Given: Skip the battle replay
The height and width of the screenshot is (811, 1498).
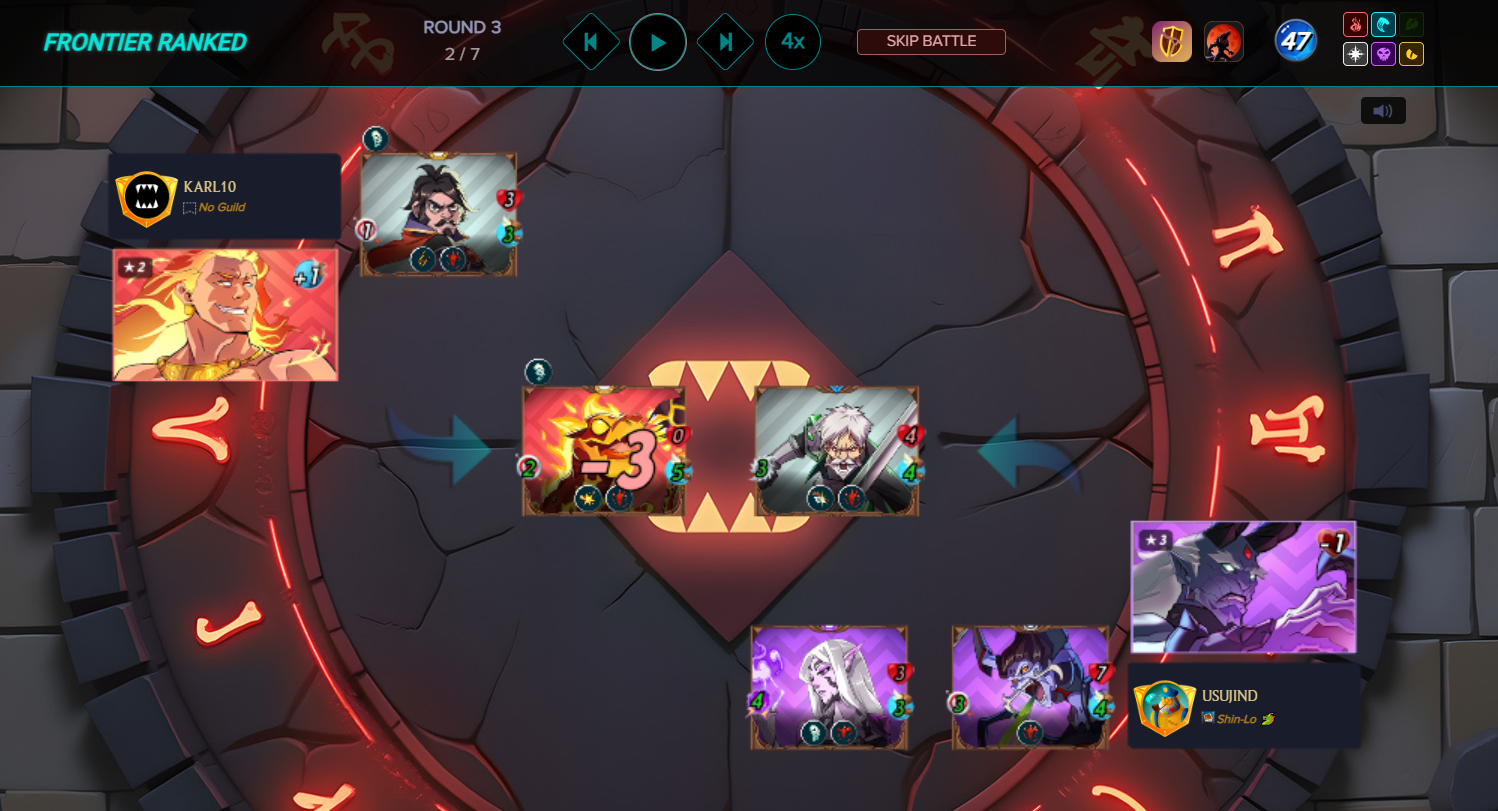Looking at the screenshot, I should click(931, 42).
